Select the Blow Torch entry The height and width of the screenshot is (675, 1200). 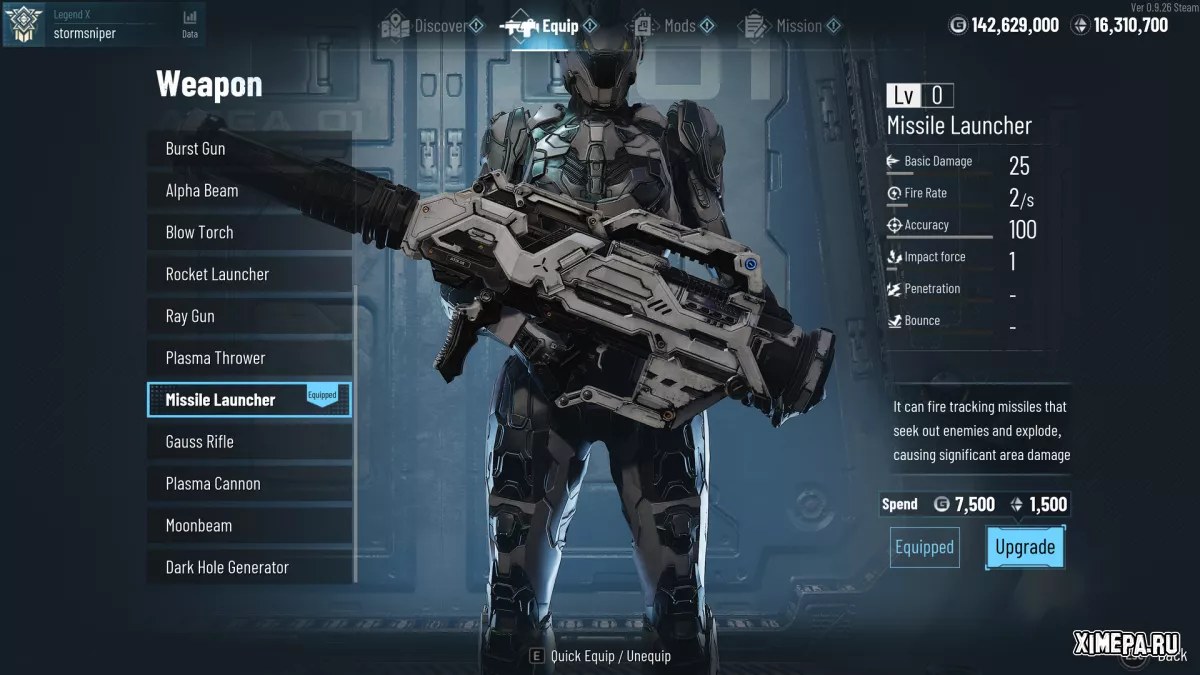[x=249, y=233]
